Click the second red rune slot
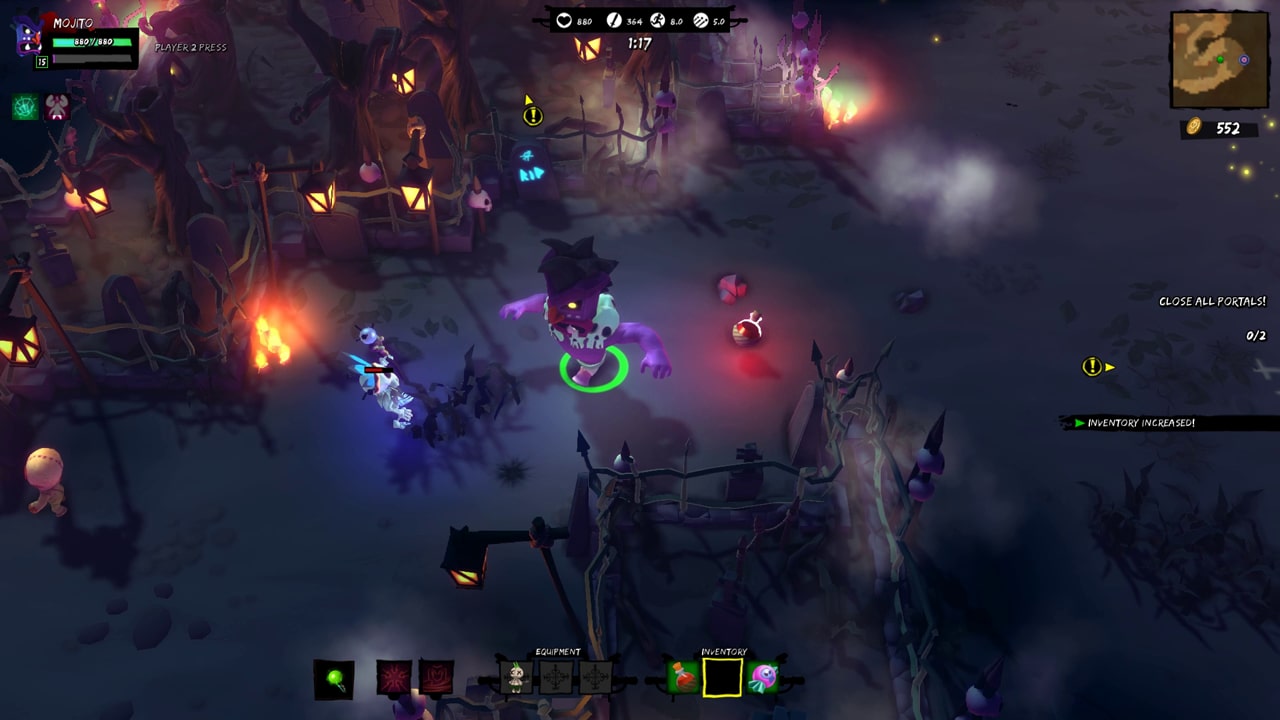Viewport: 1280px width, 720px height. pyautogui.click(x=437, y=677)
